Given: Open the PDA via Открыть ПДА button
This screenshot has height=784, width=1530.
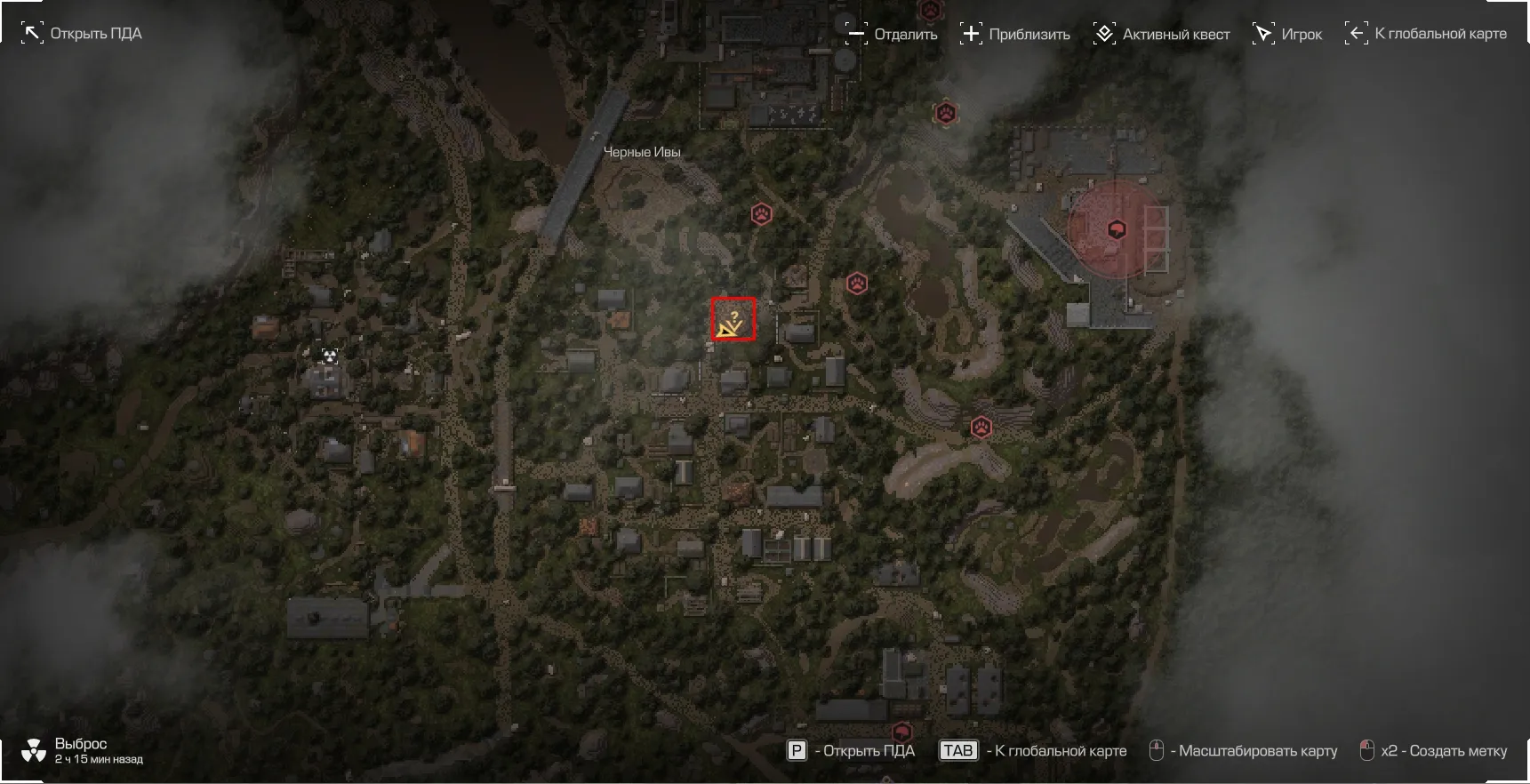Looking at the screenshot, I should 81,34.
